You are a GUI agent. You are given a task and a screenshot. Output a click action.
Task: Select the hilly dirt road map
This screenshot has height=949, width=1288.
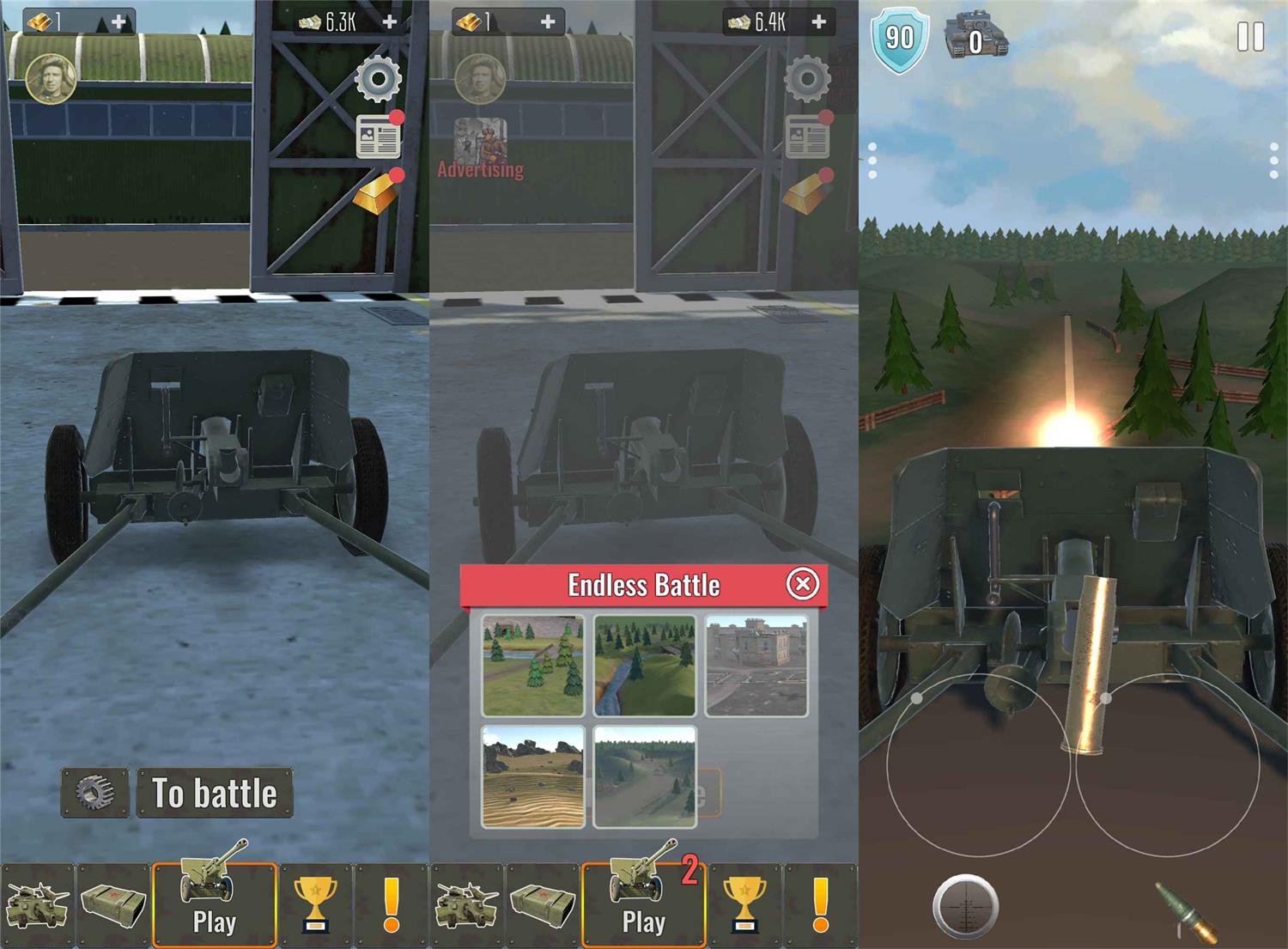pyautogui.click(x=644, y=776)
